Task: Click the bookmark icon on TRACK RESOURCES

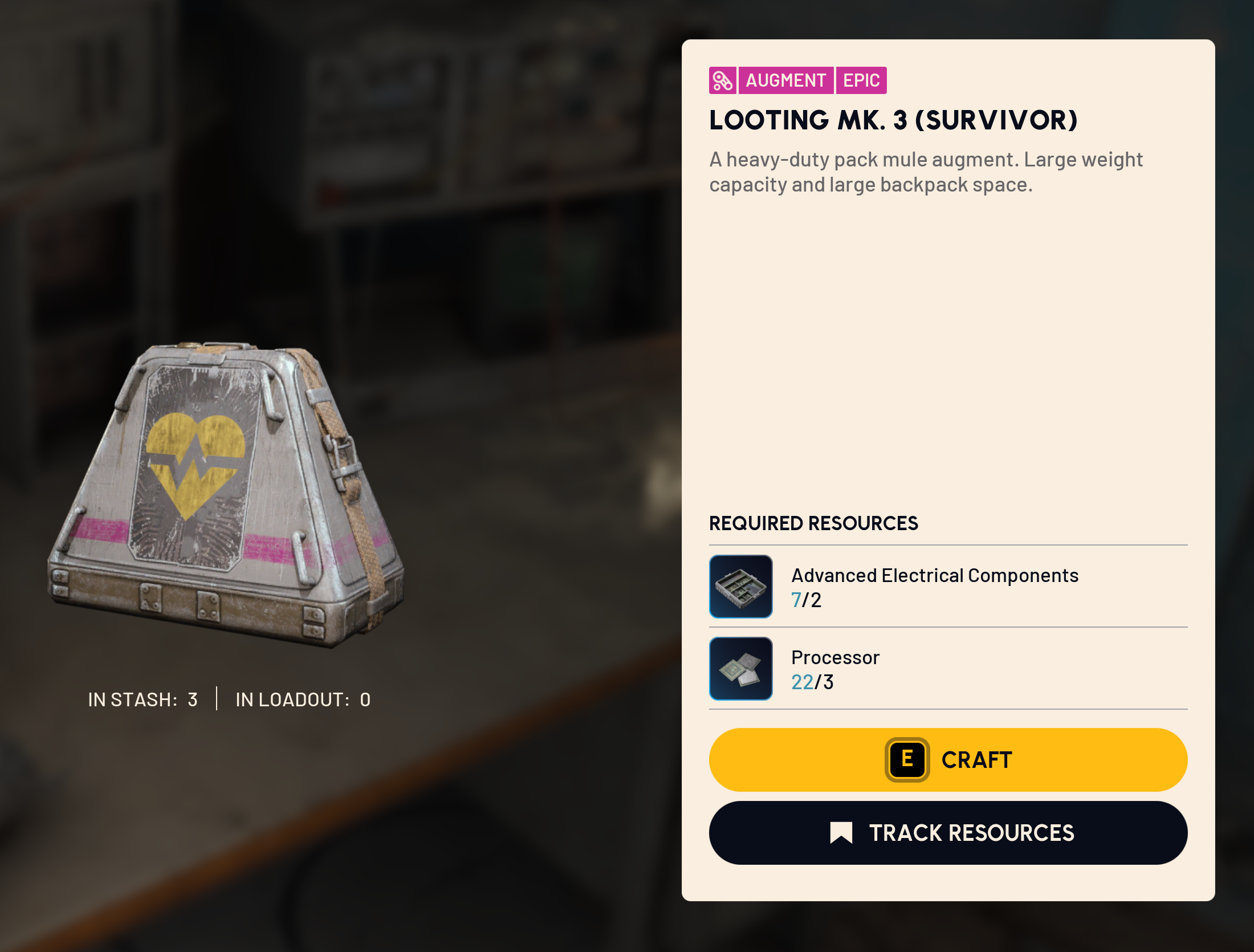Action: pos(841,832)
